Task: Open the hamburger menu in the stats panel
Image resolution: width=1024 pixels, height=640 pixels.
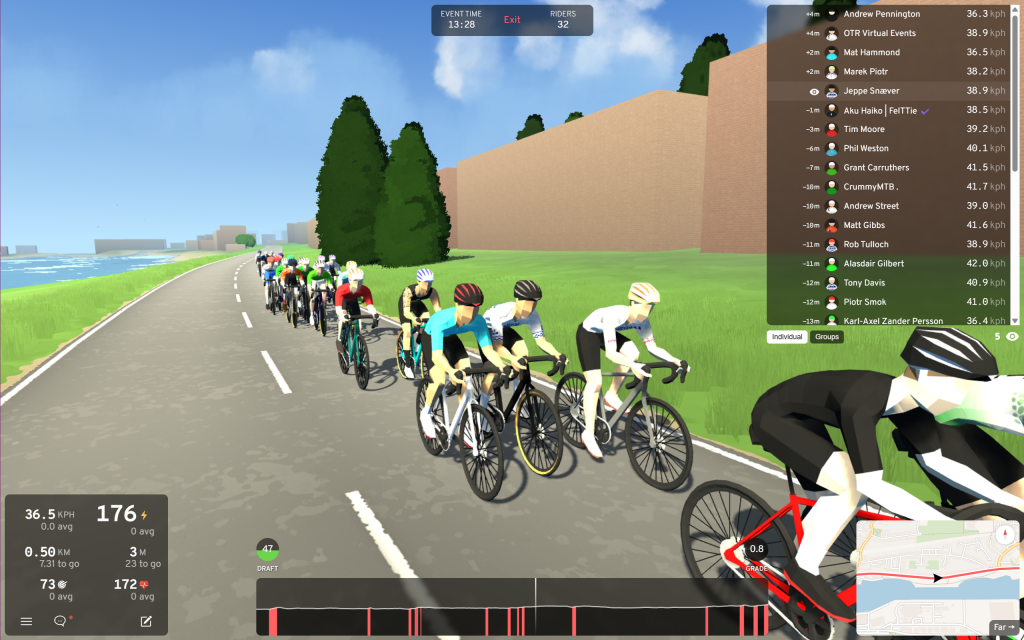Action: (x=26, y=621)
